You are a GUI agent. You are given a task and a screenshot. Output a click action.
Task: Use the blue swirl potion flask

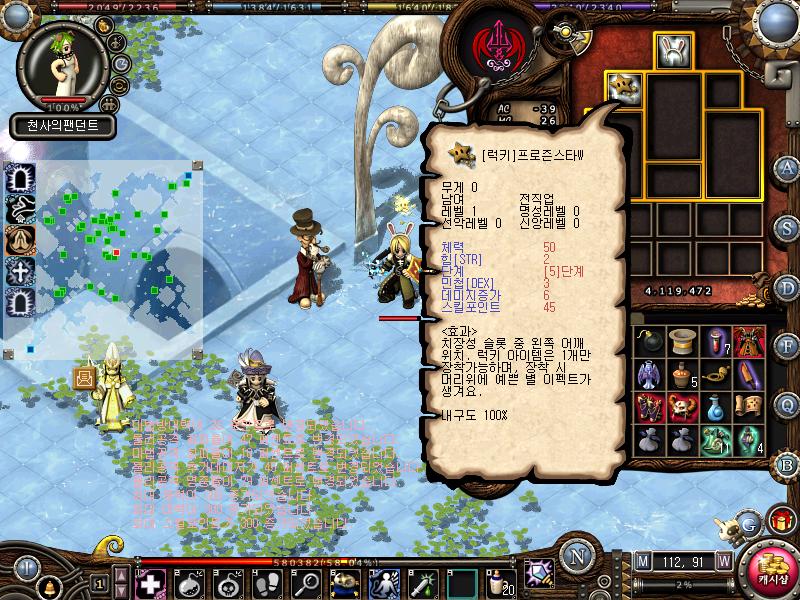pyautogui.click(x=716, y=408)
